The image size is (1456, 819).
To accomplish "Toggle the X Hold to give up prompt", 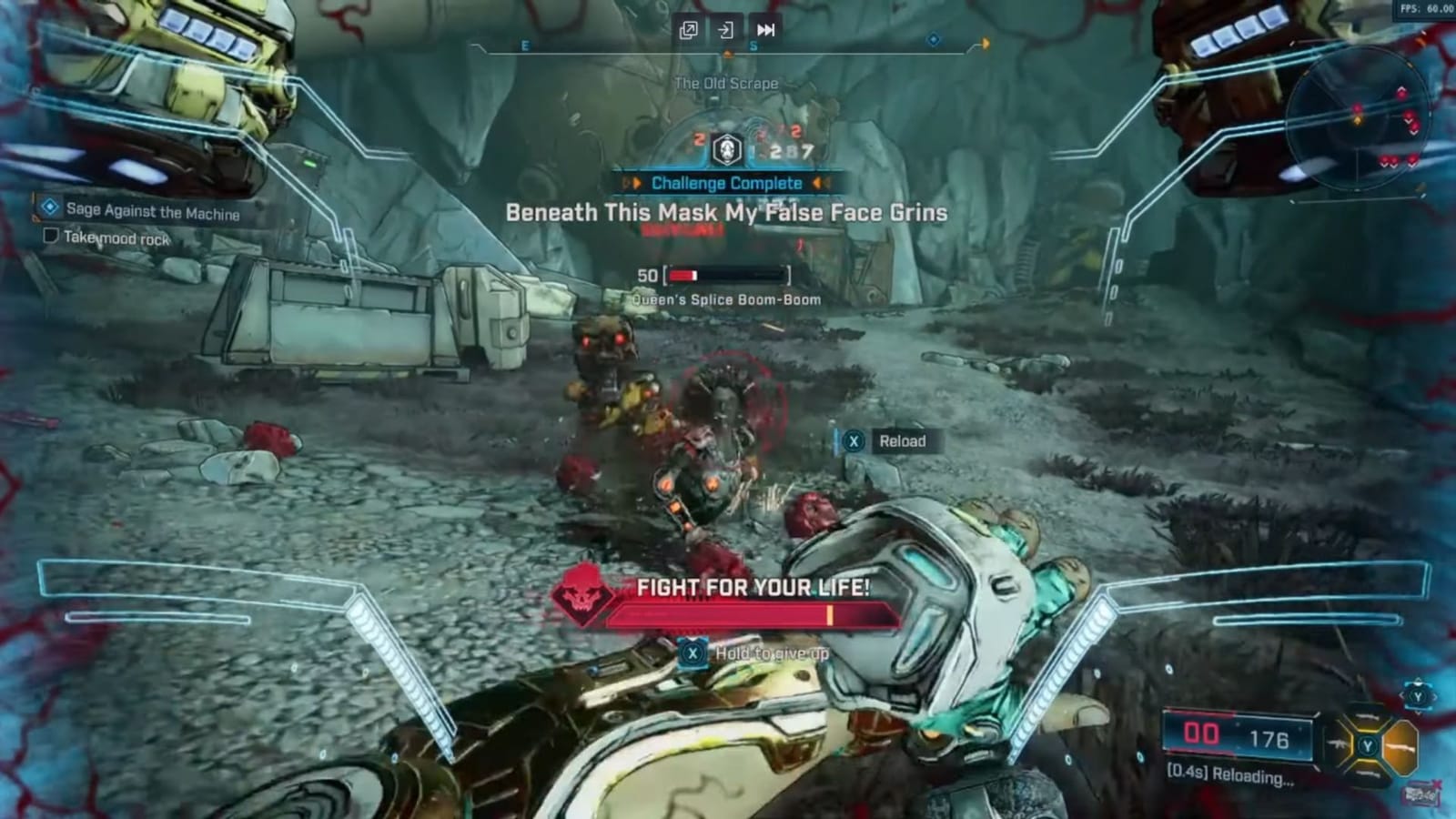I will pos(693,652).
